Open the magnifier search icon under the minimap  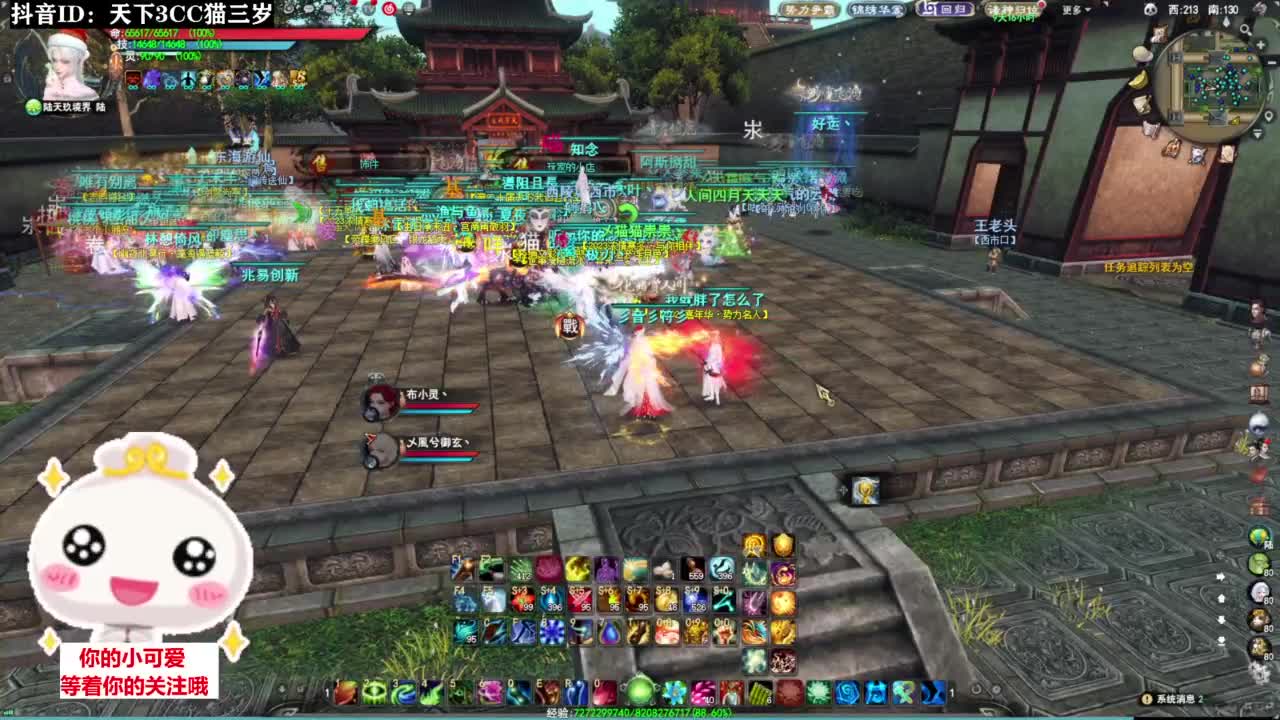coord(1245,29)
